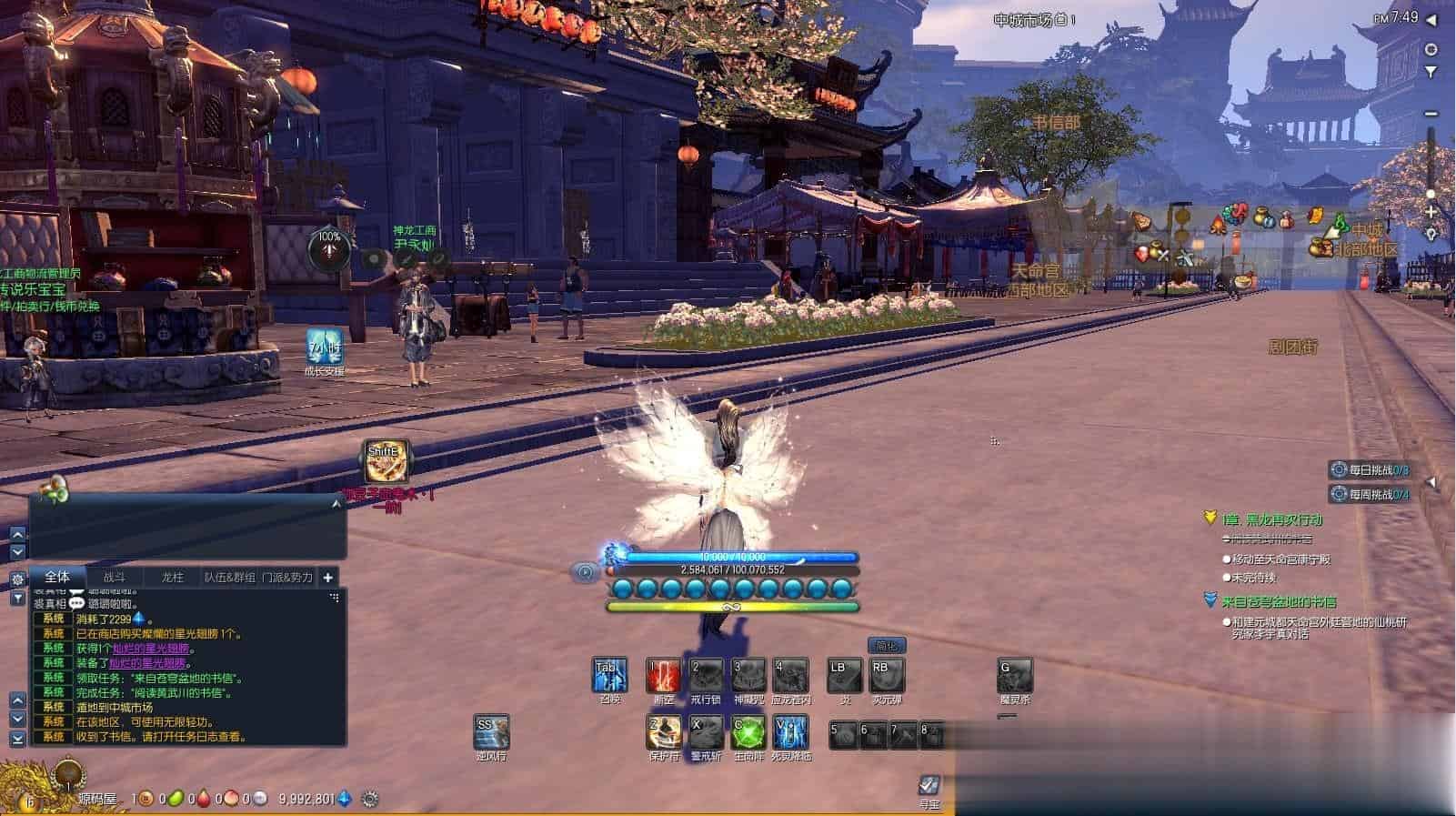The height and width of the screenshot is (816, 1456).
Task: Select the 全体 chat tab
Action: (x=57, y=577)
